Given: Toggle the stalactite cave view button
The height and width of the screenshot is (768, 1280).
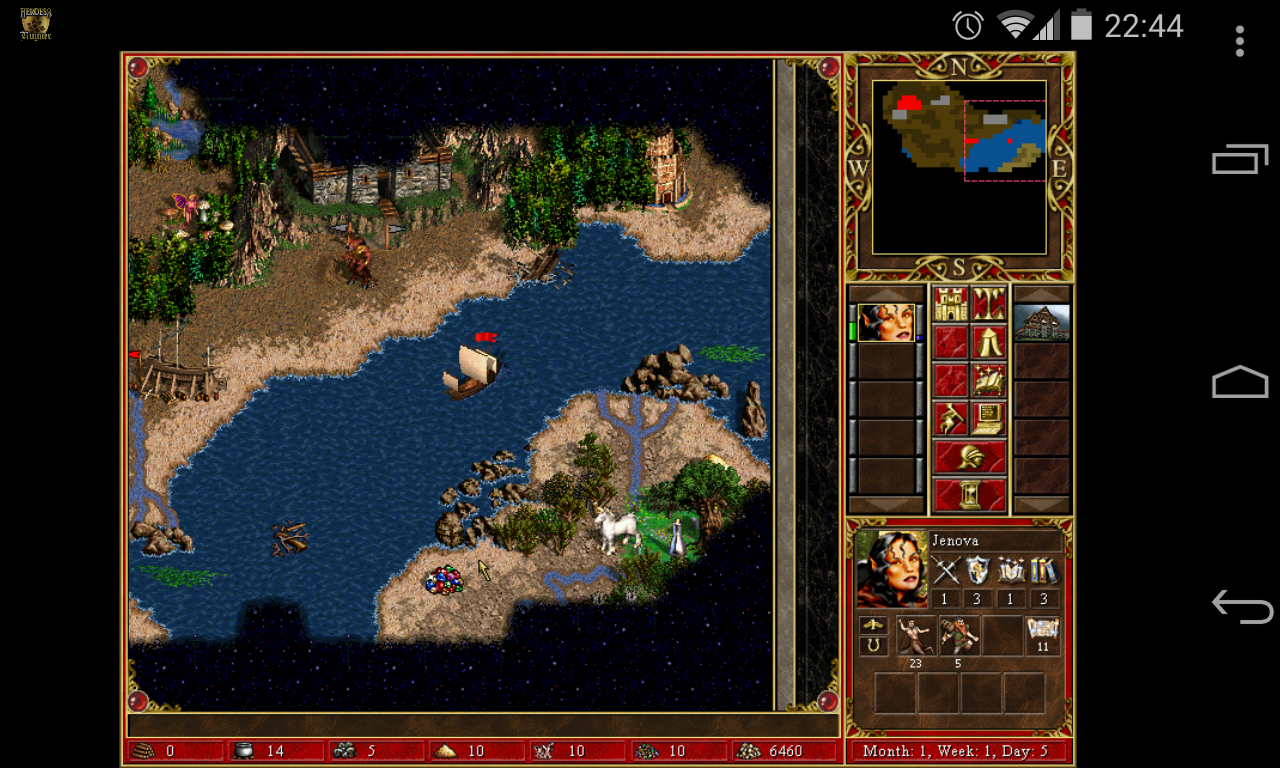Looking at the screenshot, I should pyautogui.click(x=989, y=304).
